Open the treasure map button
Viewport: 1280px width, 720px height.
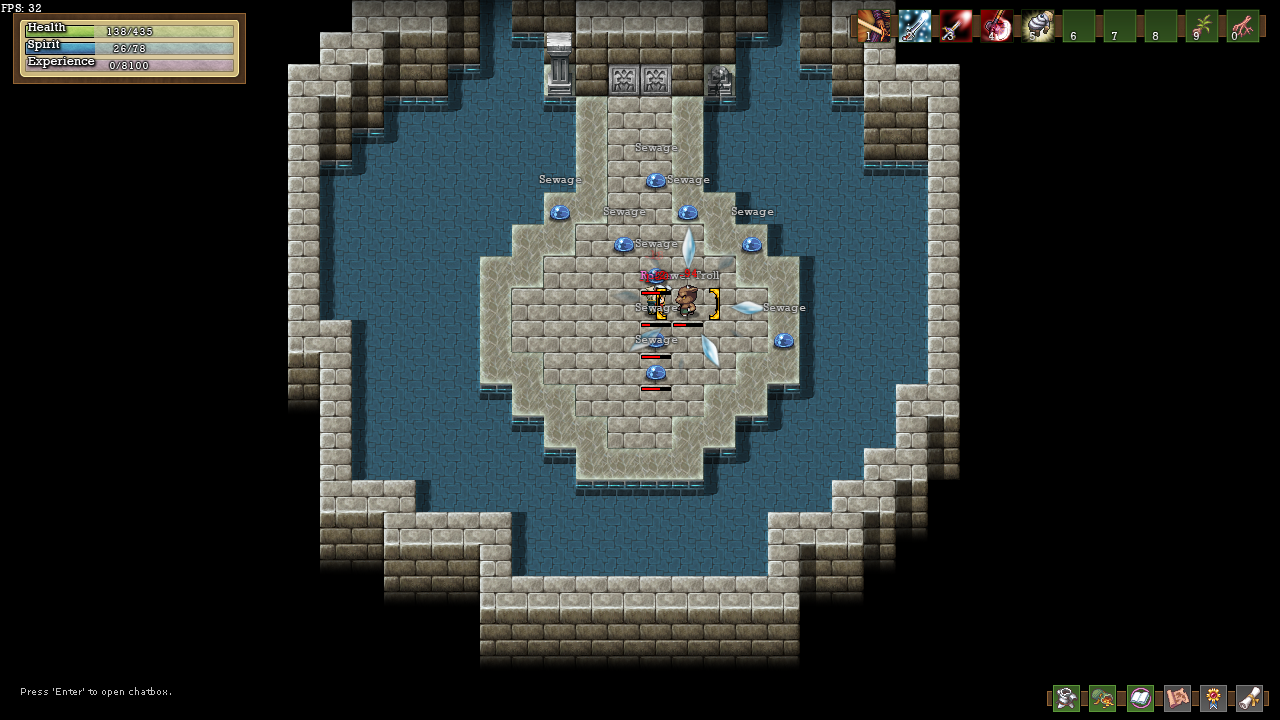[x=1177, y=698]
